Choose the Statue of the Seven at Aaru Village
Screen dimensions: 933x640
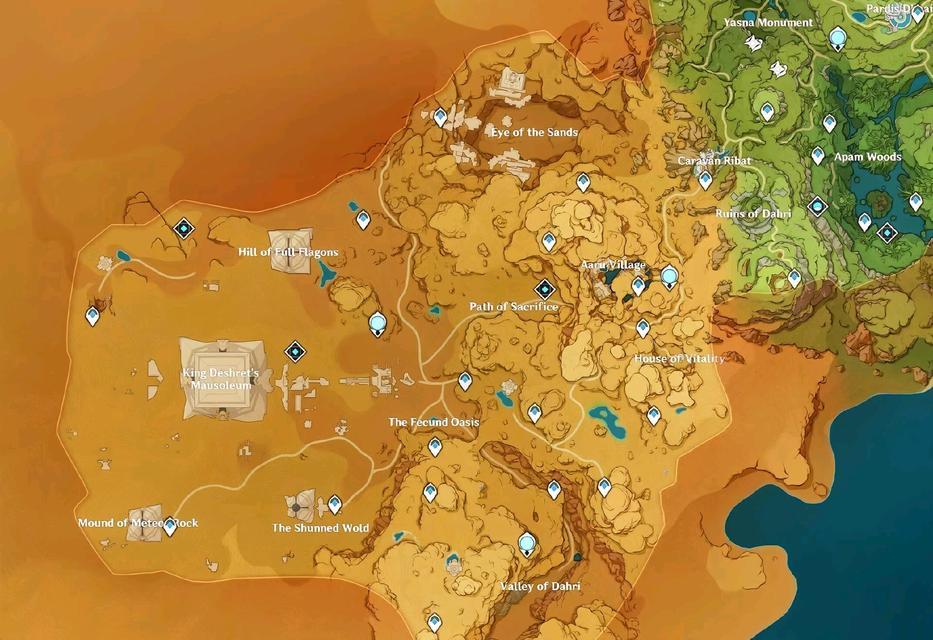[669, 276]
